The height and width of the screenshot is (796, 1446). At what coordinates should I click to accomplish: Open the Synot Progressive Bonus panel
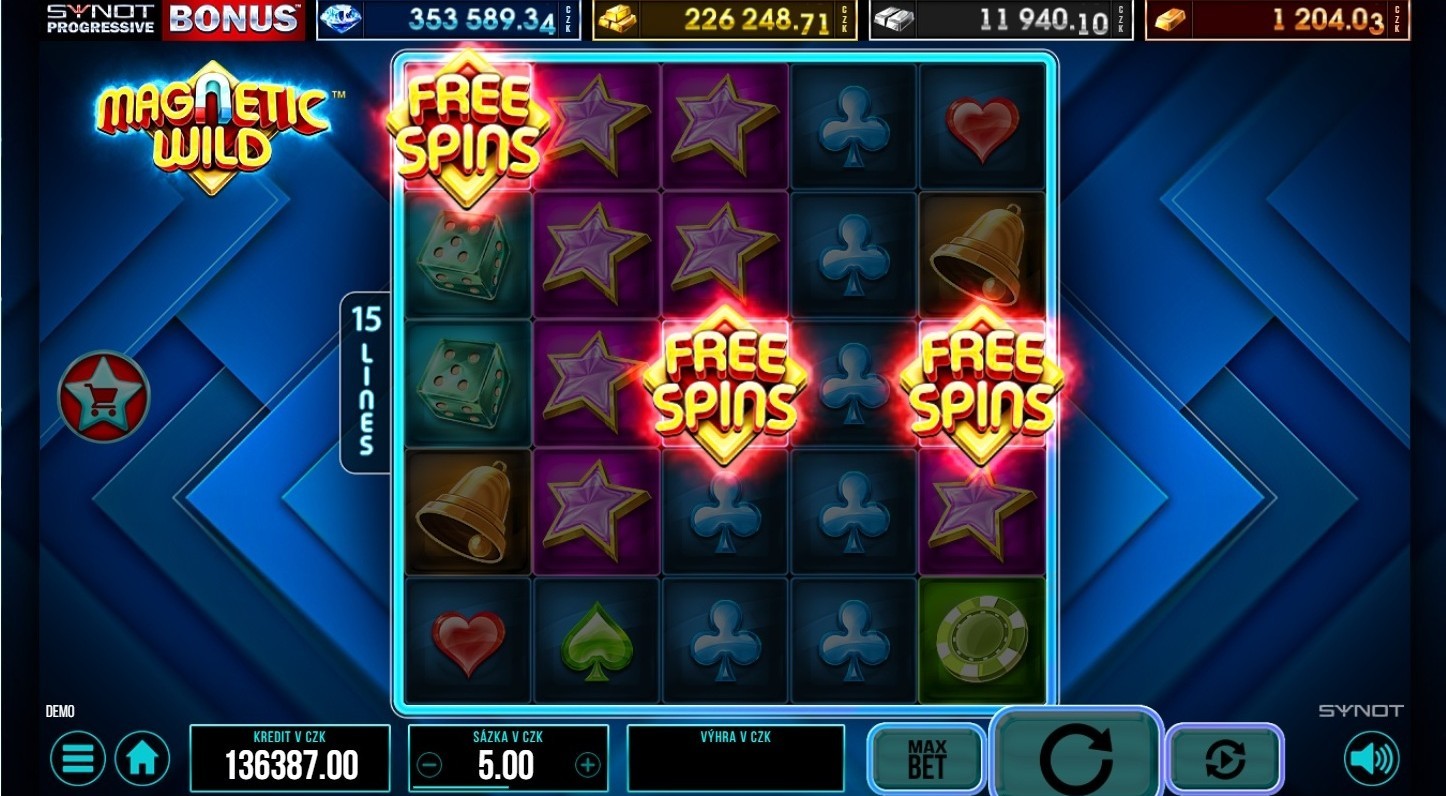175,19
